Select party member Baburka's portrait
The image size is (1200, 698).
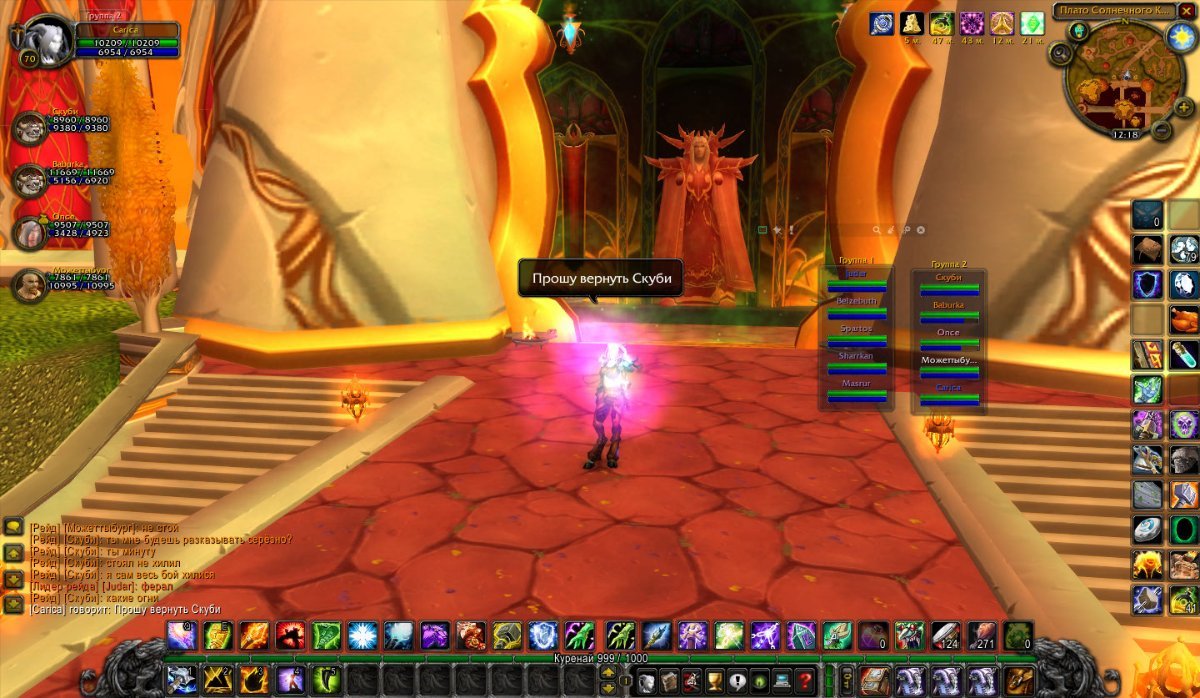tap(29, 180)
